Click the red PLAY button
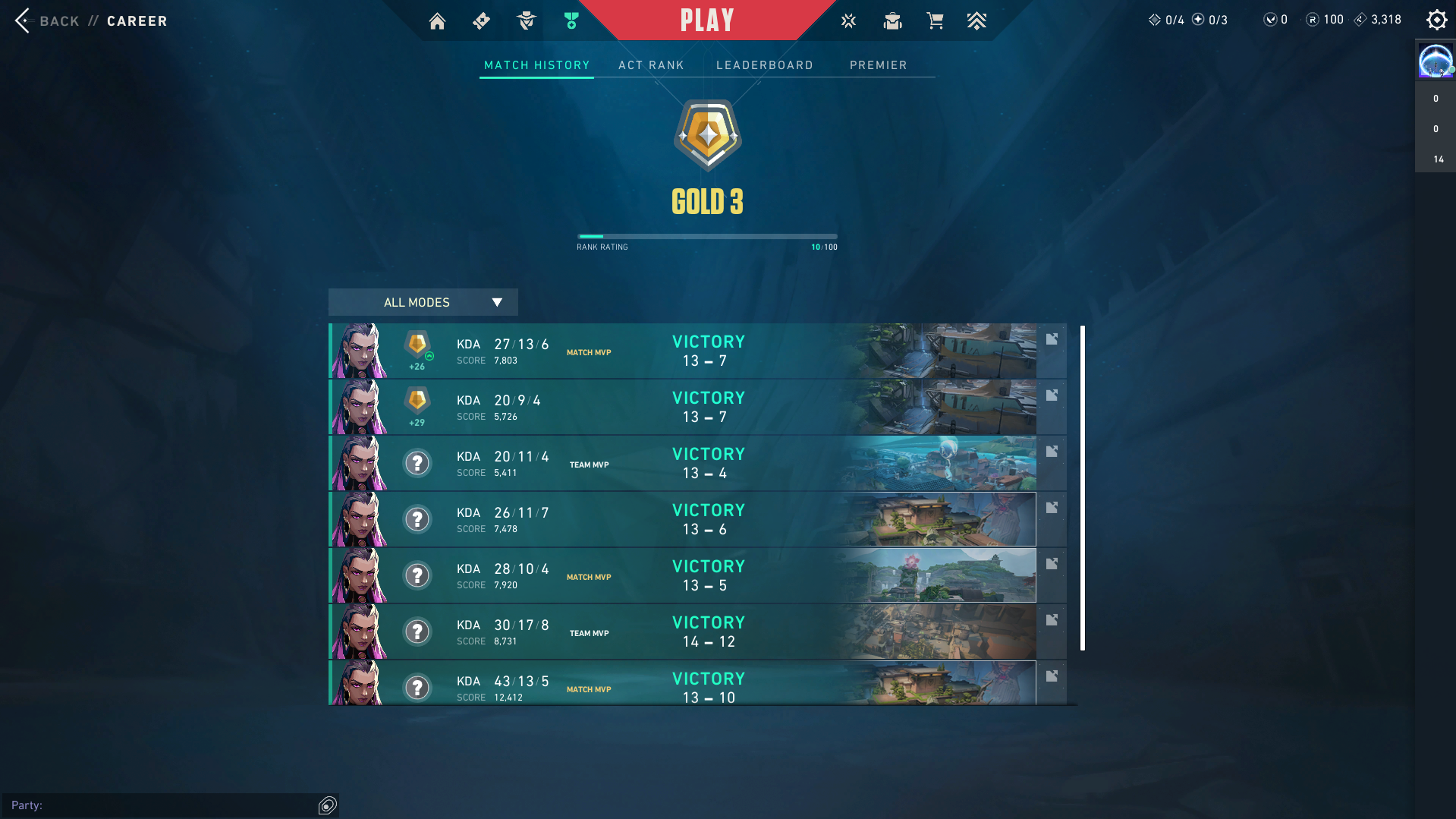The image size is (1456, 819). pos(706,20)
